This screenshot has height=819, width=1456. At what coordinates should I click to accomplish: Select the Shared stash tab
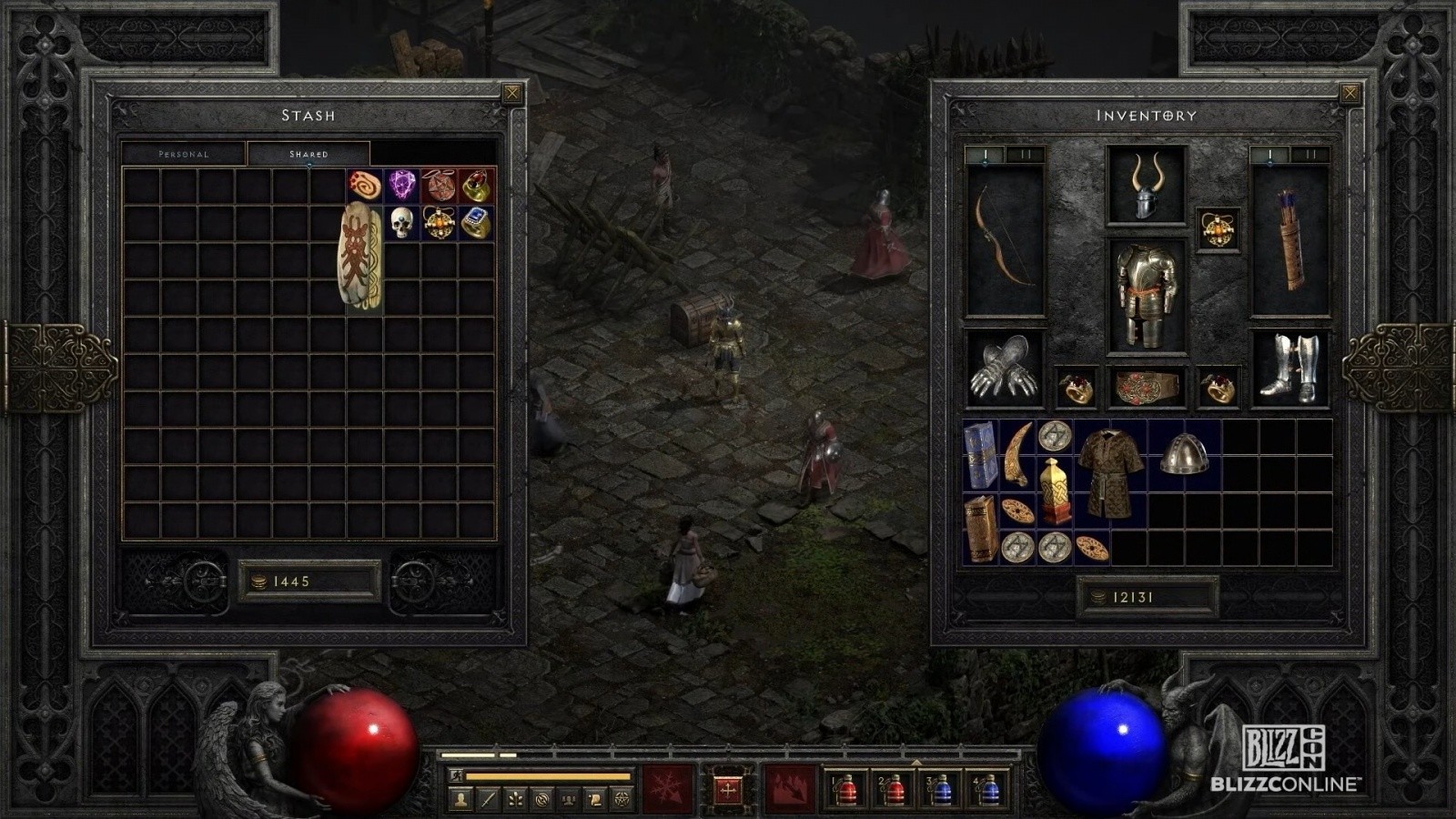308,154
